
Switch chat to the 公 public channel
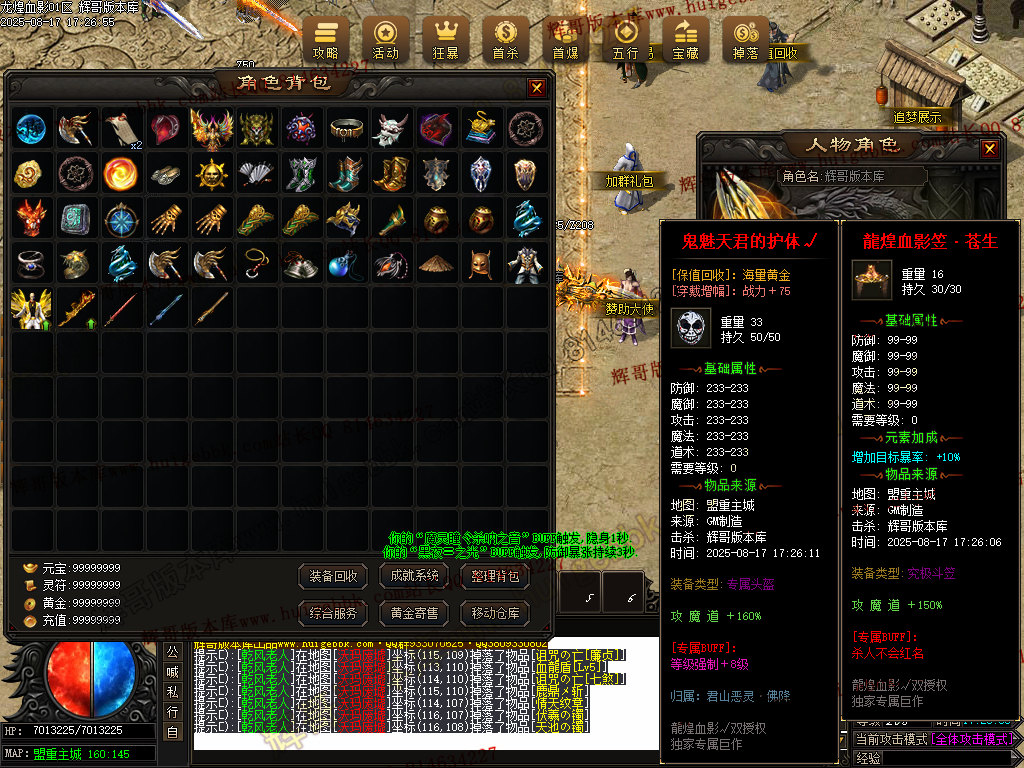(172, 652)
